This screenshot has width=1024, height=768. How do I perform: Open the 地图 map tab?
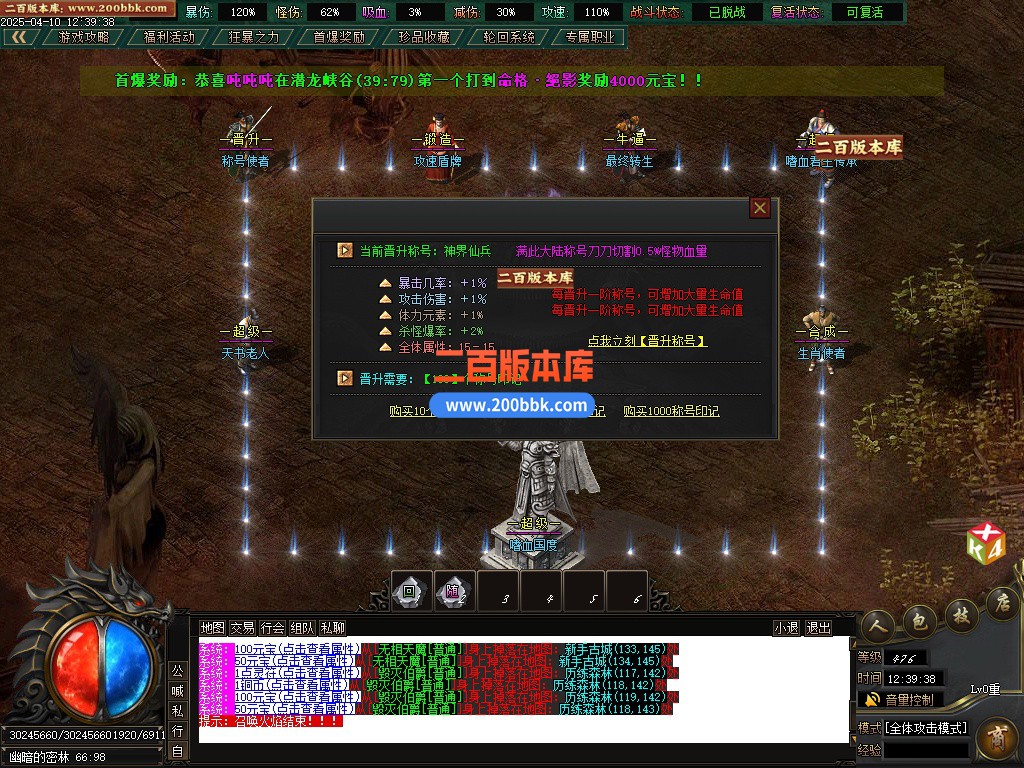(212, 628)
